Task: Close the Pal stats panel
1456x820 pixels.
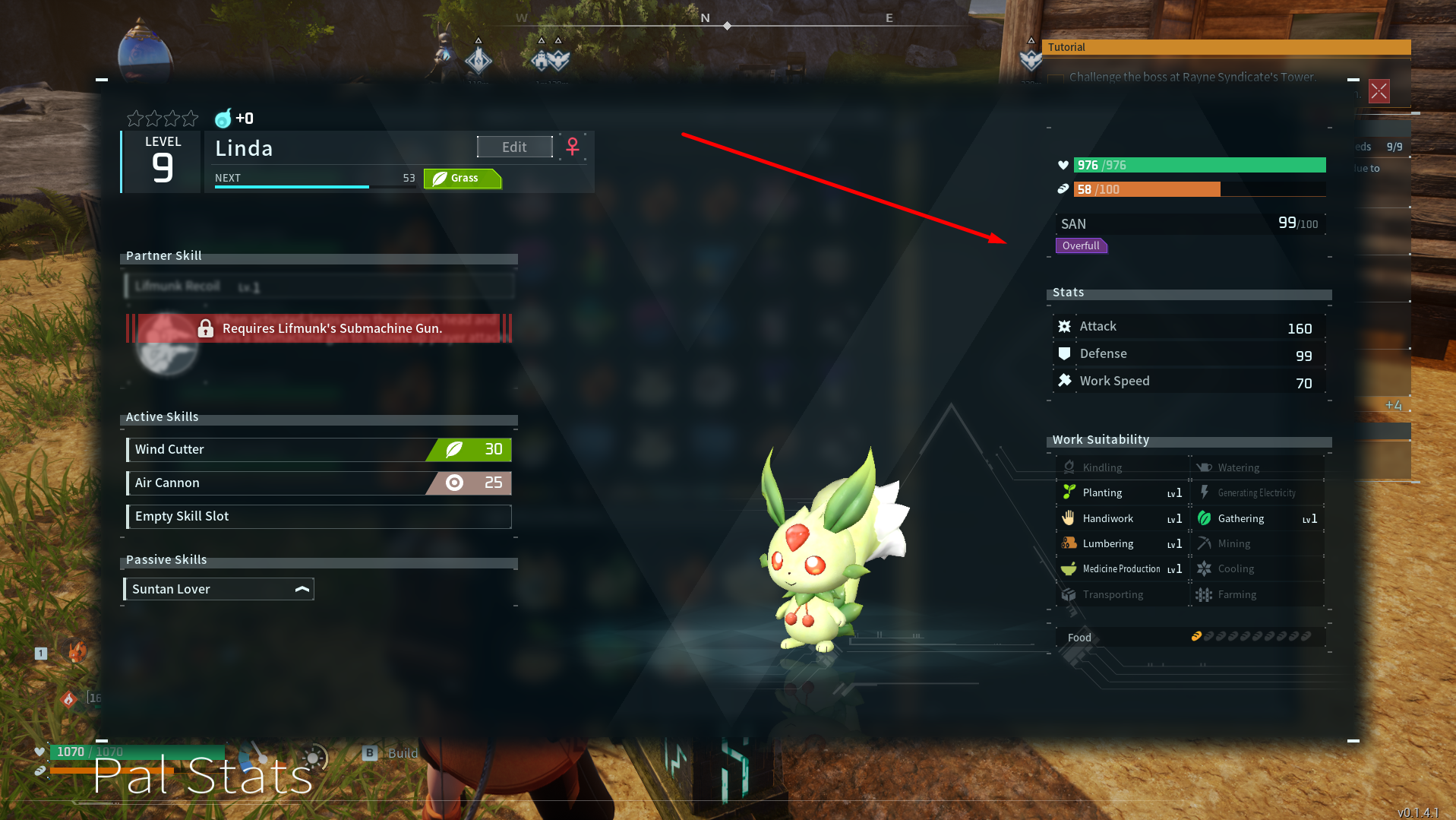Action: pyautogui.click(x=1379, y=91)
